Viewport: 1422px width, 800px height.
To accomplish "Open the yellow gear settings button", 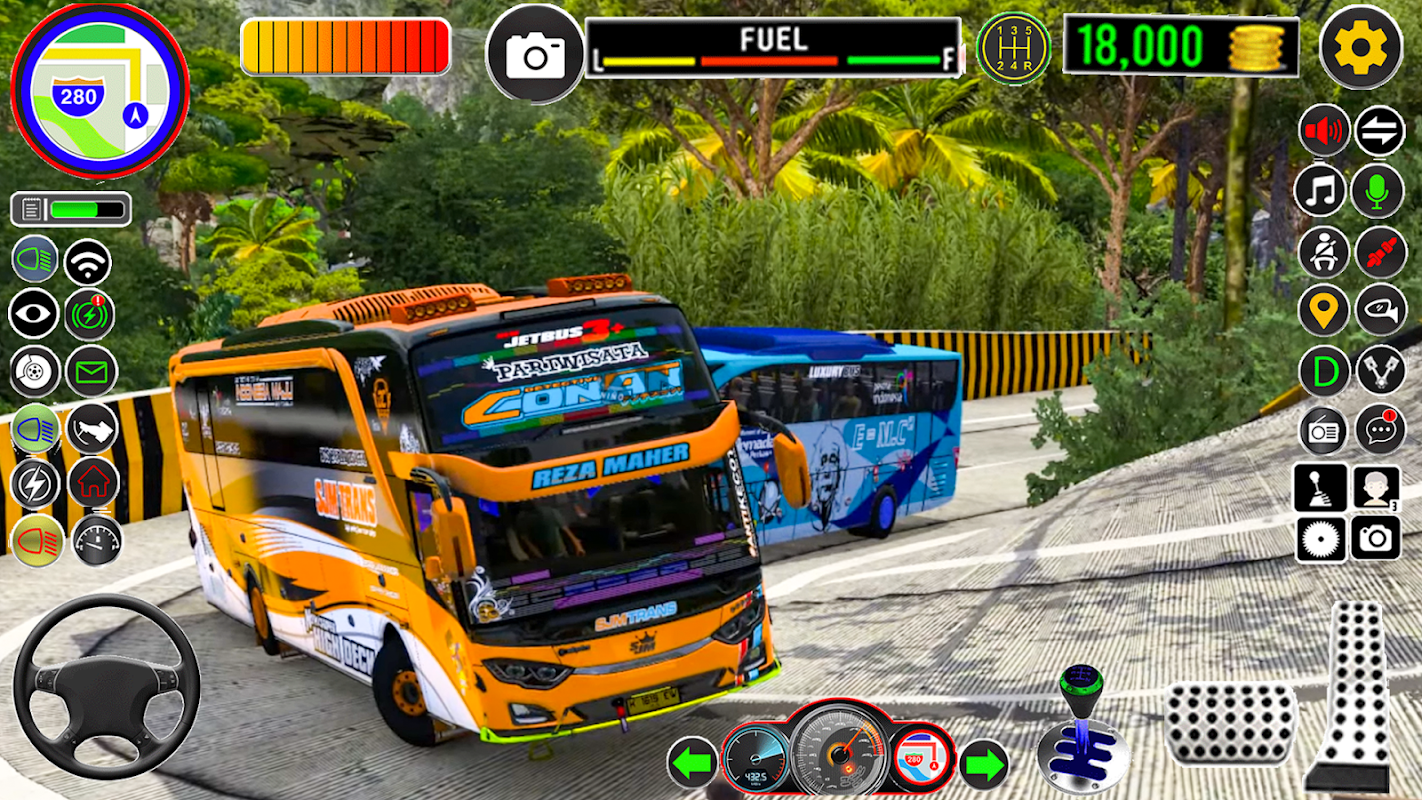I will point(1360,47).
